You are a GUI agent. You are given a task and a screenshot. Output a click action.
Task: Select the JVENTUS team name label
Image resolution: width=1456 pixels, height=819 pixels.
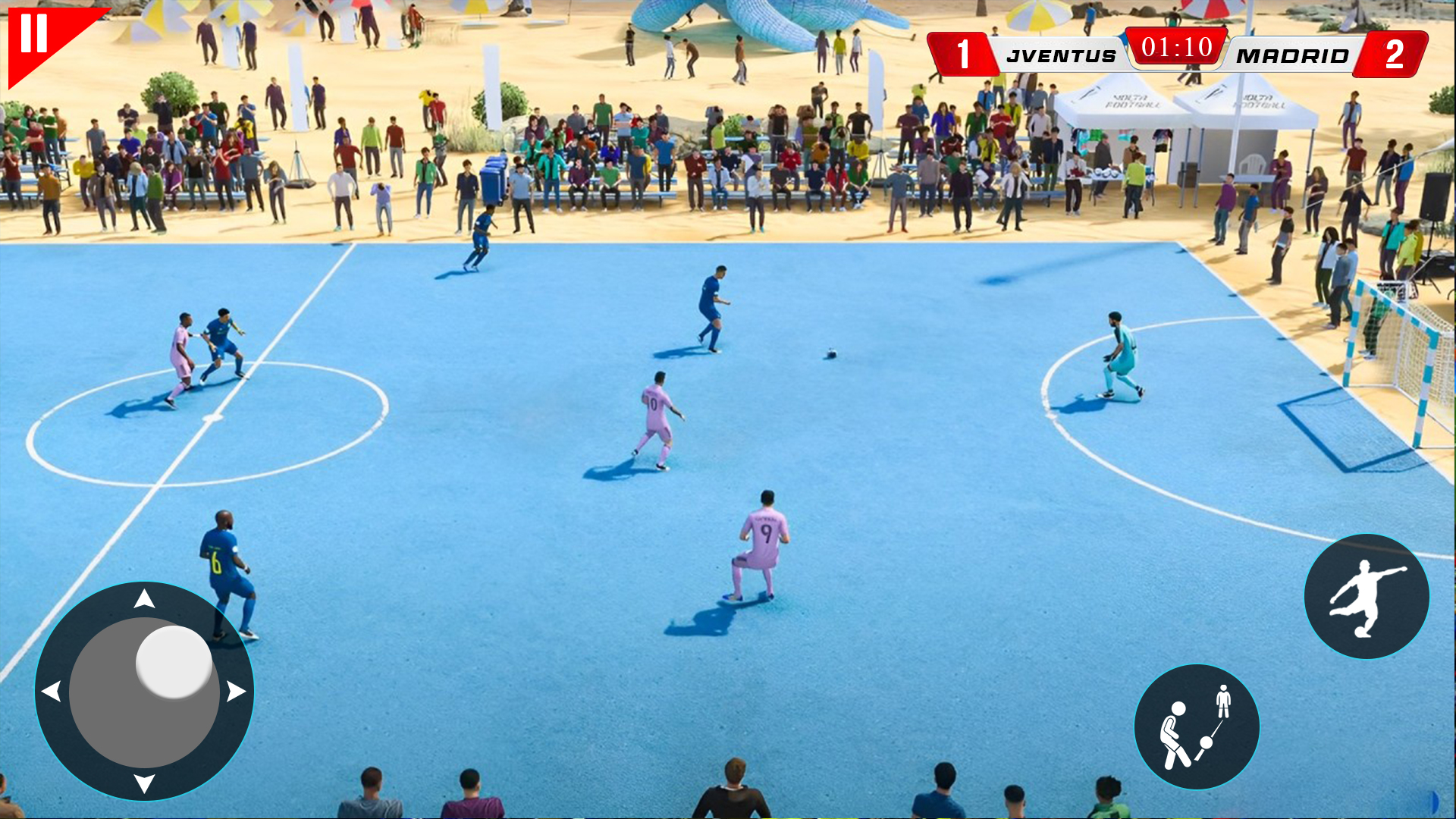tap(1060, 54)
